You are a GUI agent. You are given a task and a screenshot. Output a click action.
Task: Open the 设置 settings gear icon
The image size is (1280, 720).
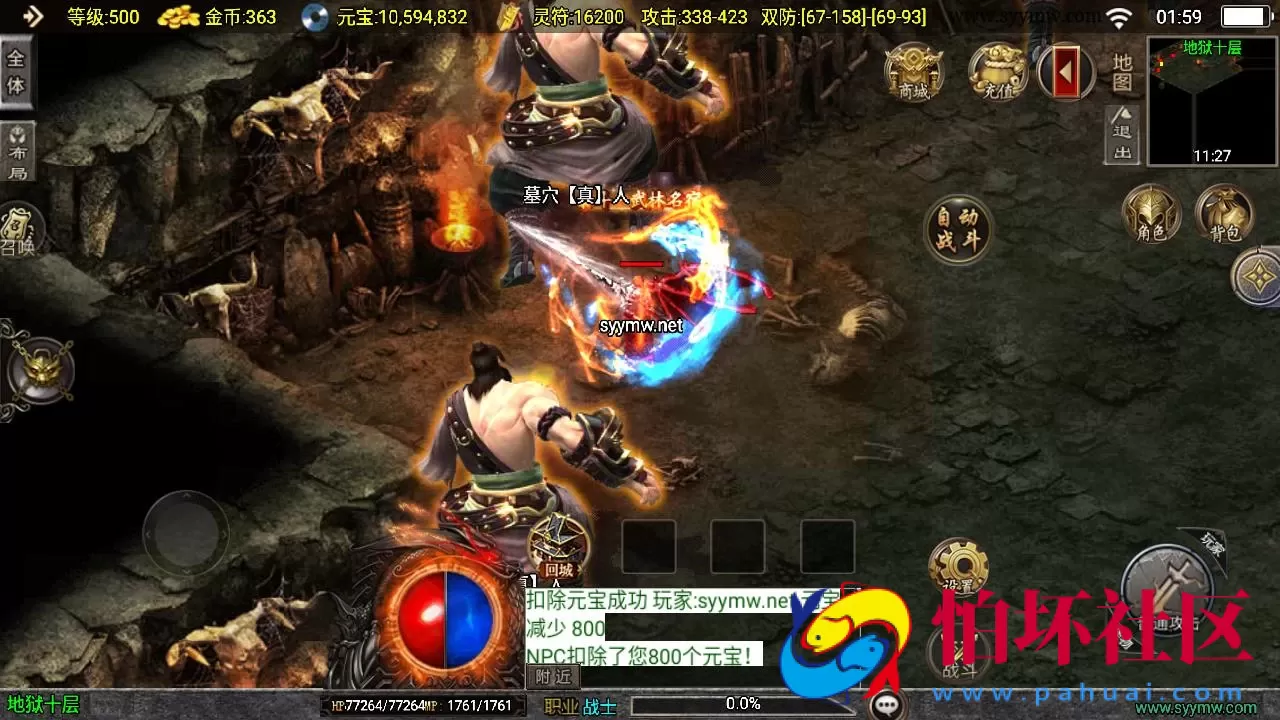[x=962, y=563]
